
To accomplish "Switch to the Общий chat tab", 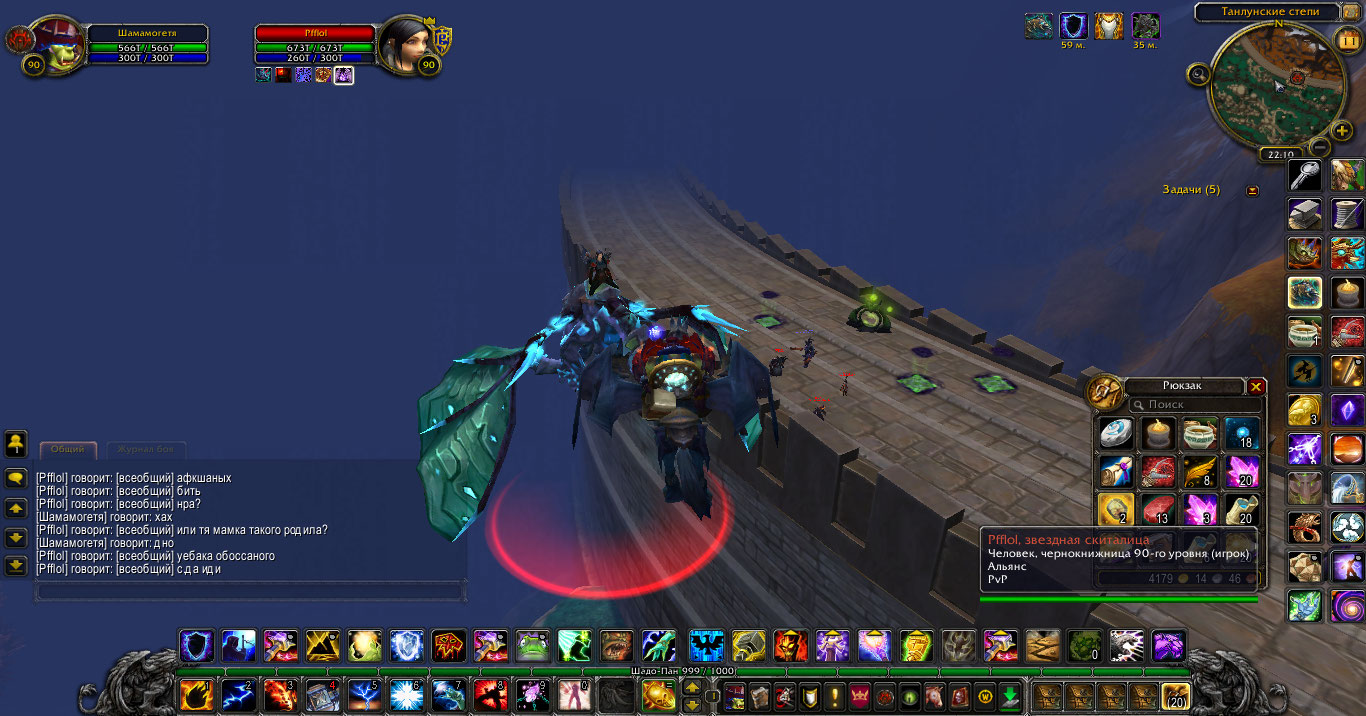I will click(x=68, y=450).
